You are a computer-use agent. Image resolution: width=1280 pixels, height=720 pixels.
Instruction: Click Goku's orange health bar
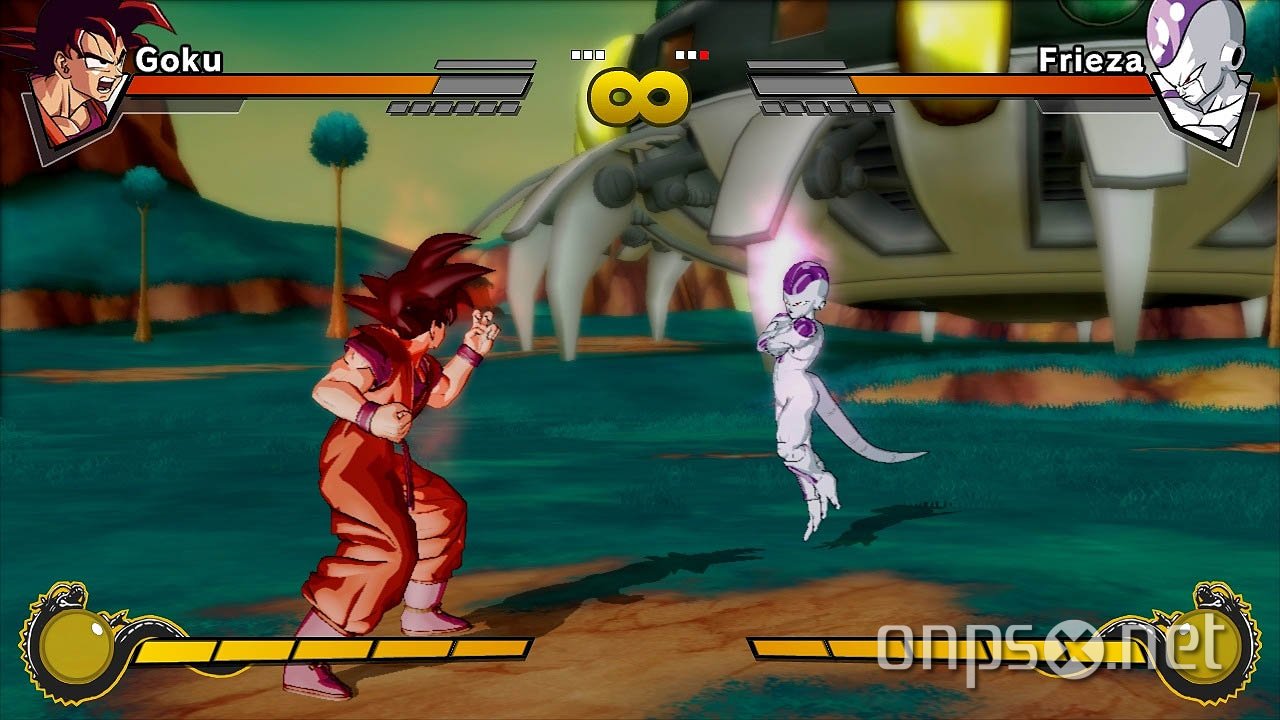pyautogui.click(x=280, y=85)
